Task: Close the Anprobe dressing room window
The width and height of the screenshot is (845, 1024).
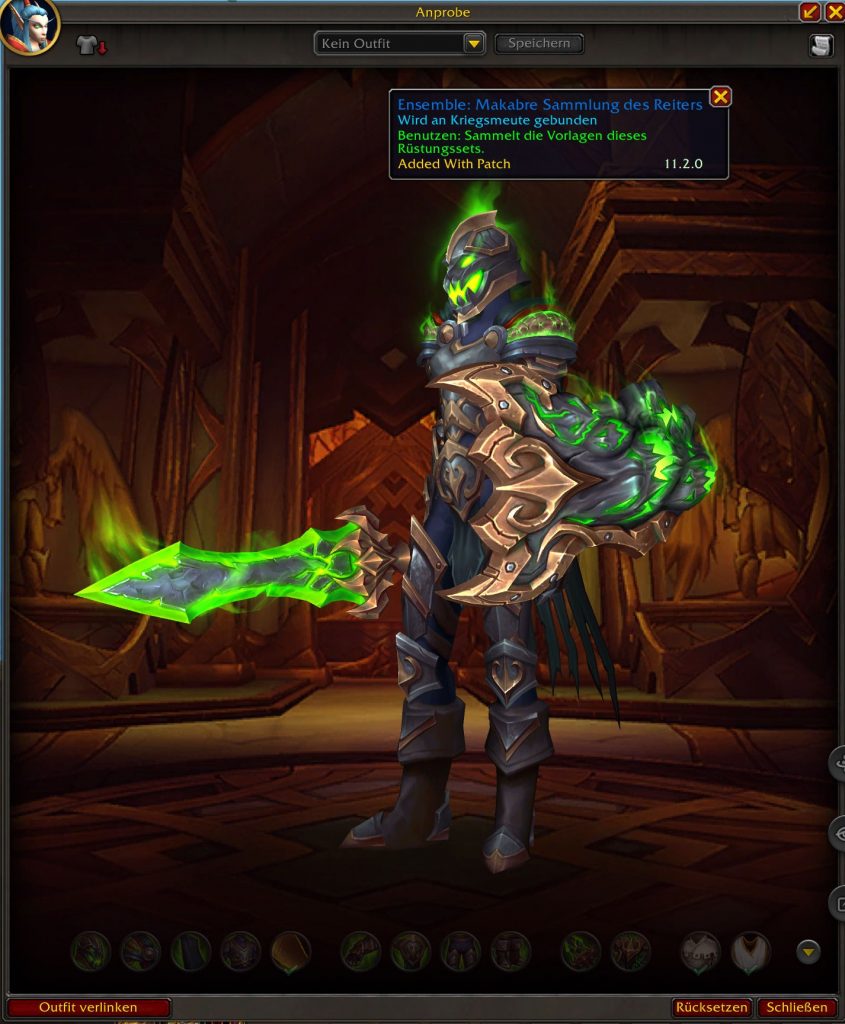Action: coord(834,12)
